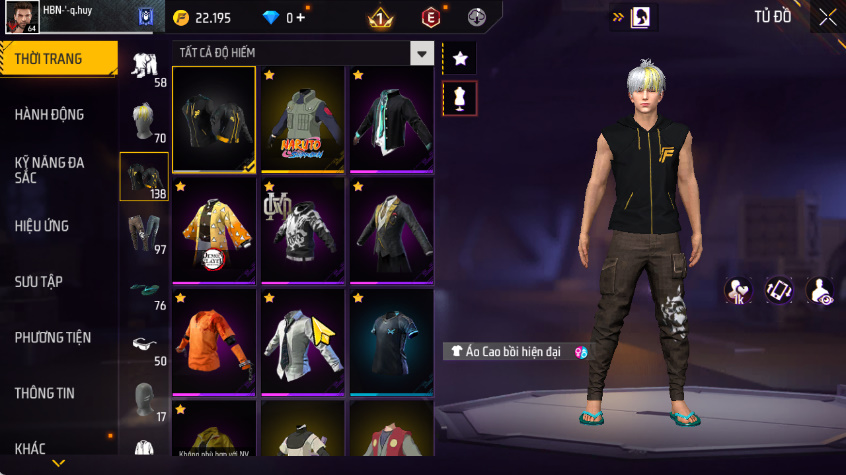The image size is (846, 475).
Task: Add diamonds with the plus button
Action: 300,18
